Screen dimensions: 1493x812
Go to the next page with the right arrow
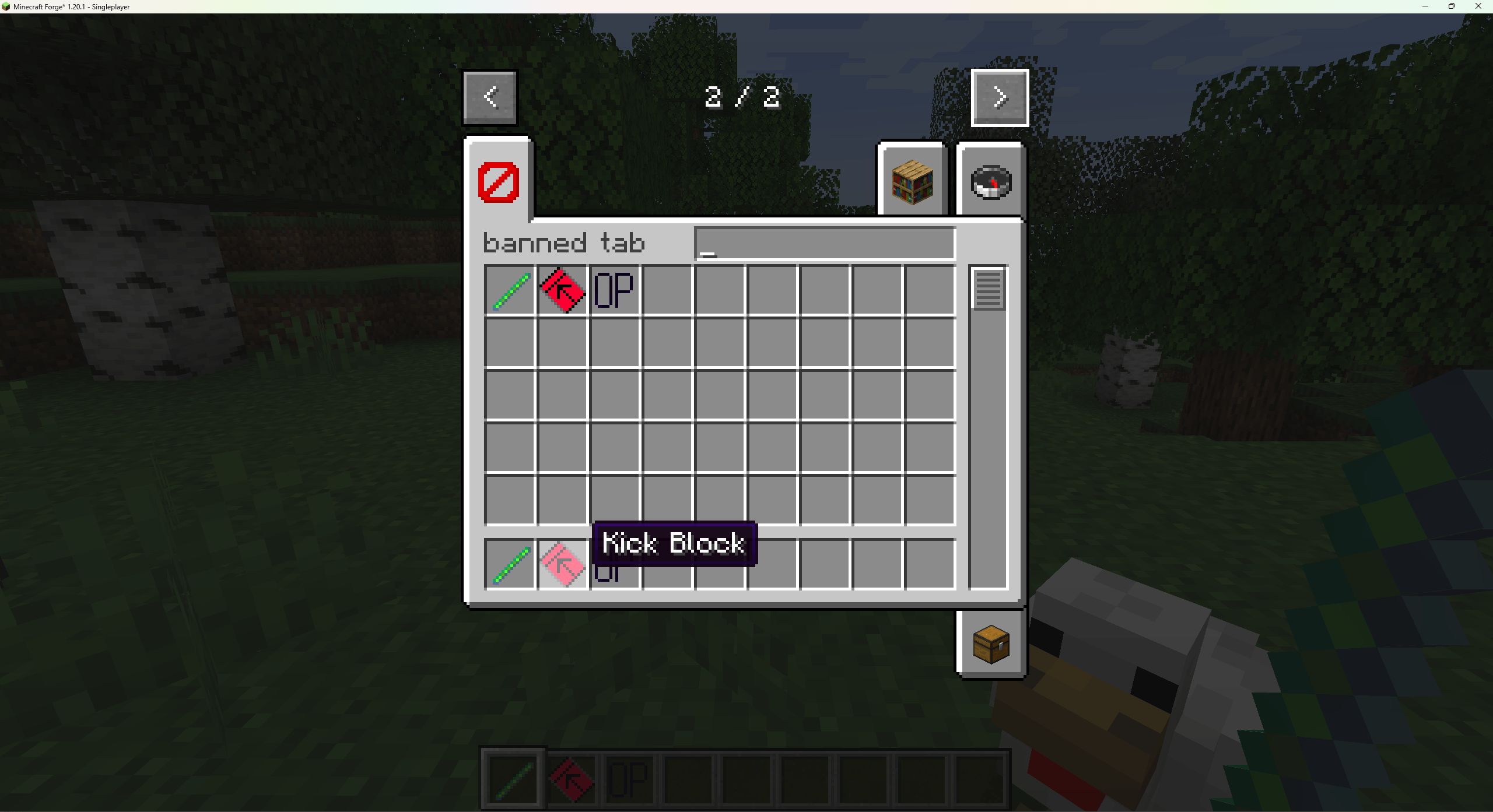pyautogui.click(x=1000, y=97)
